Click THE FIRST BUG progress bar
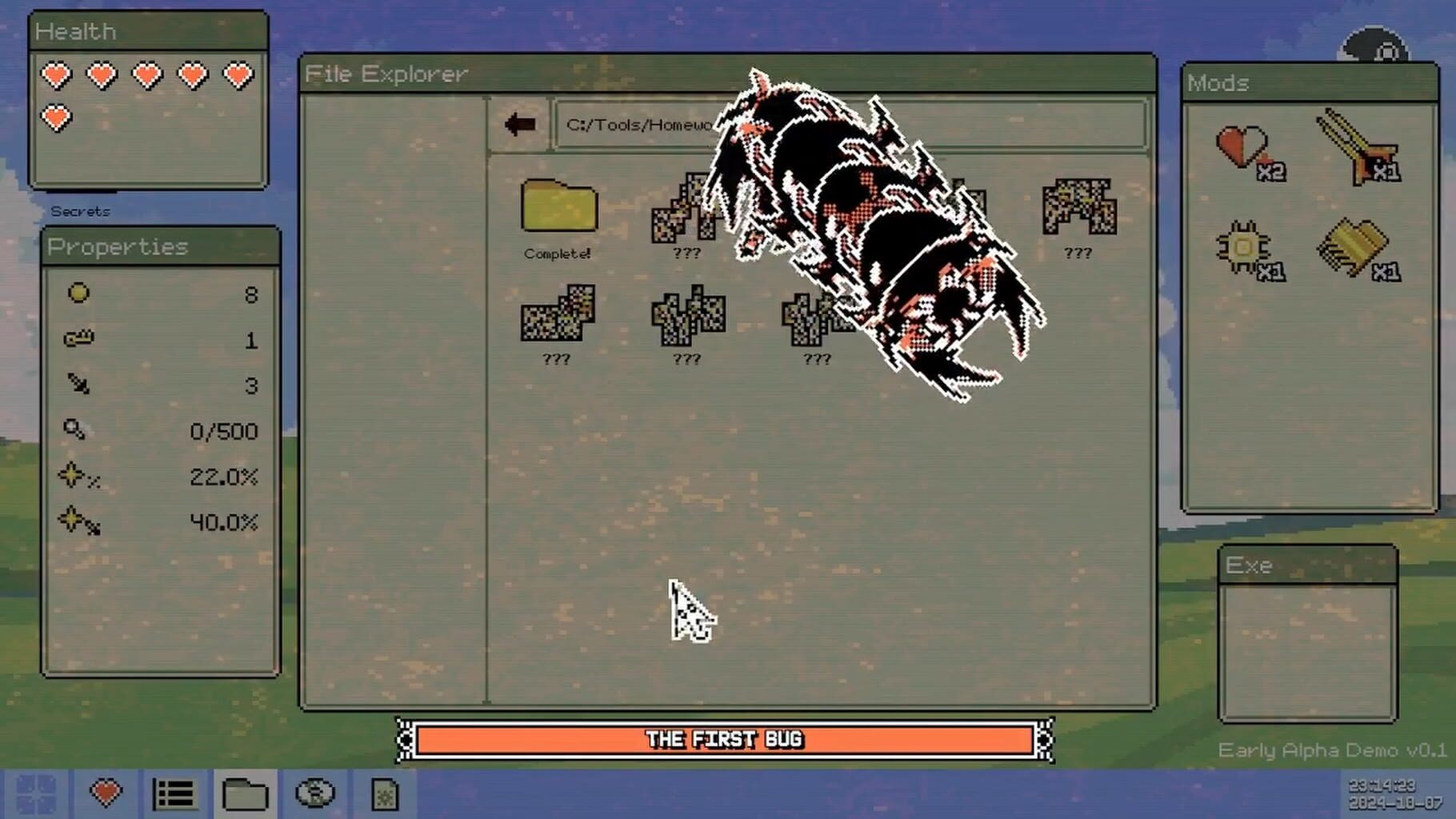 tap(724, 739)
